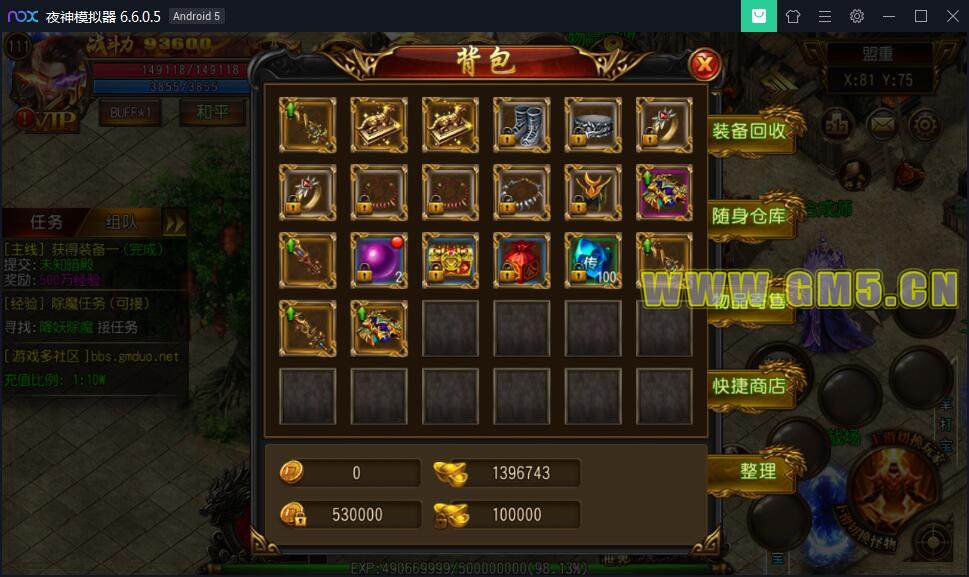
Task: Switch to the 任务 quest tab
Action: (x=47, y=222)
